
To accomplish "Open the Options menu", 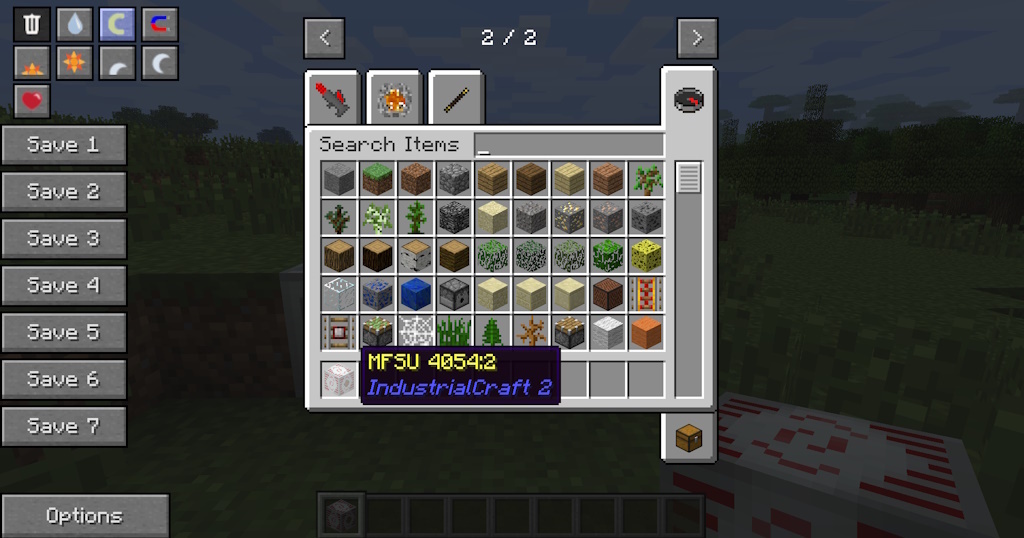I will point(84,516).
